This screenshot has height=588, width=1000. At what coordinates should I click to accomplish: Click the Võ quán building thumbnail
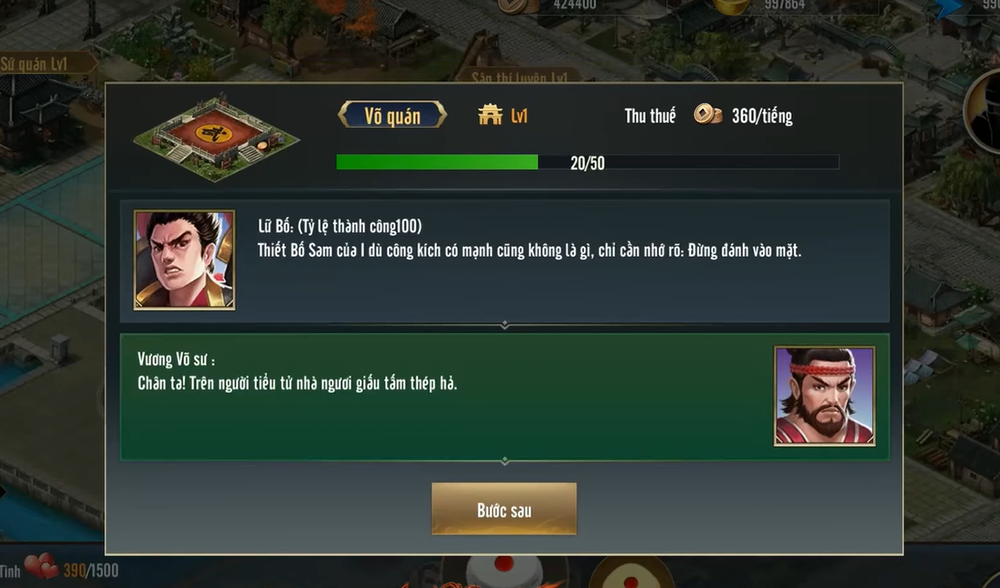point(216,137)
